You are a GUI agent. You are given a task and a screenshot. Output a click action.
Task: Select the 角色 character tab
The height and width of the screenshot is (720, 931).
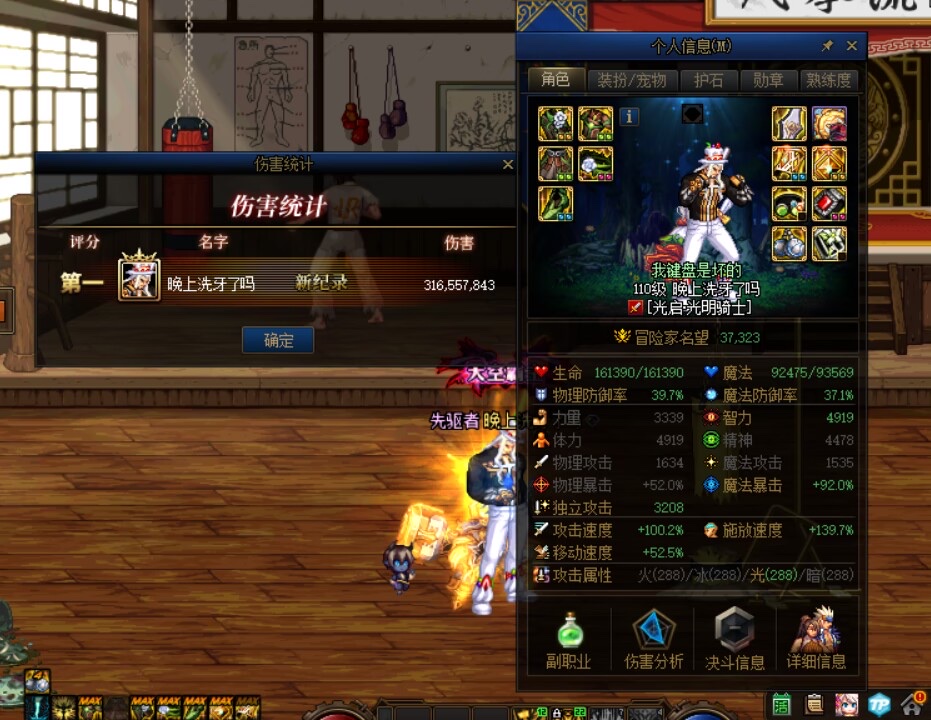(555, 80)
